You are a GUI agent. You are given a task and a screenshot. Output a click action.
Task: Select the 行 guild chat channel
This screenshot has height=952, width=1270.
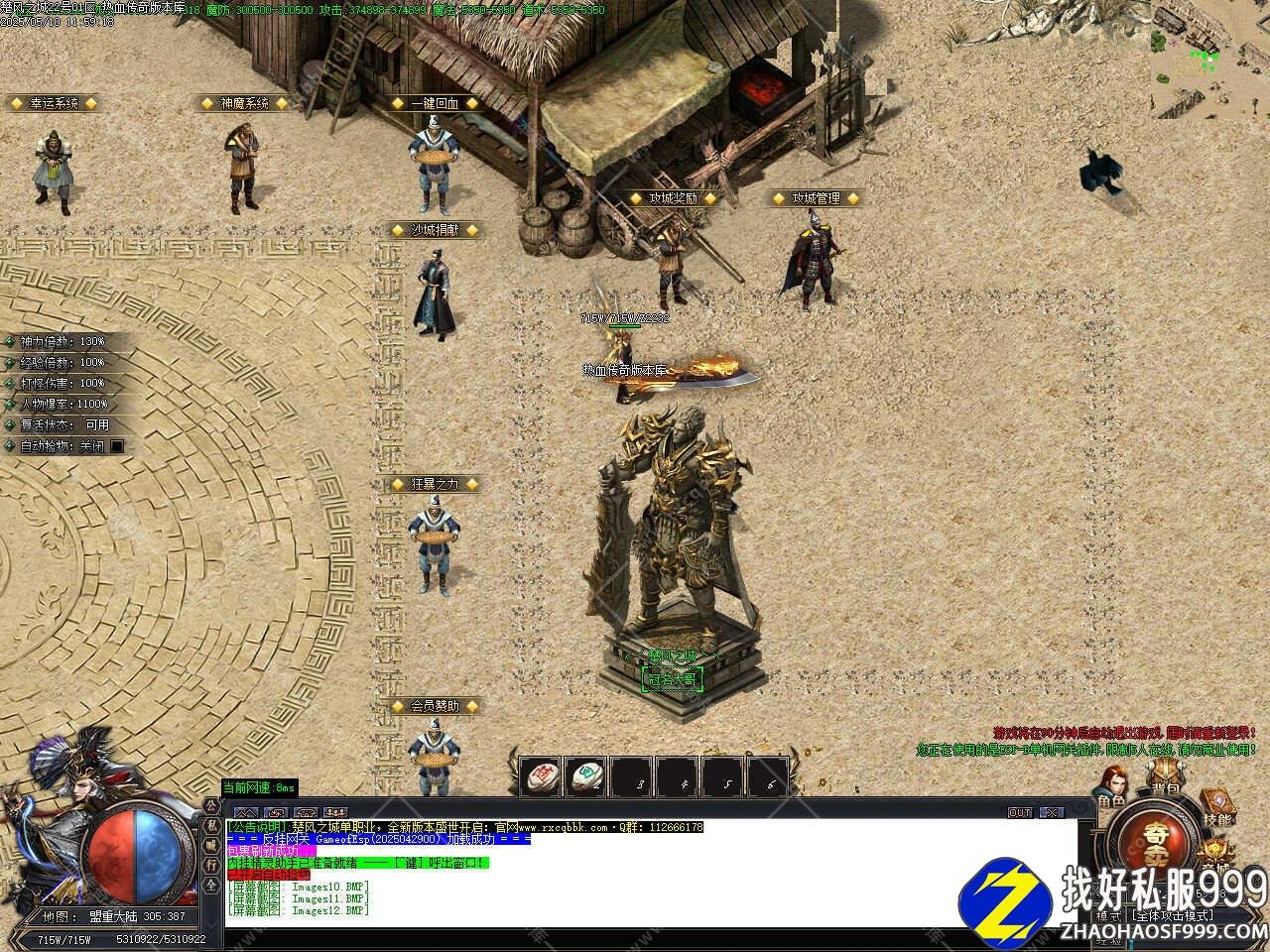coord(211,863)
